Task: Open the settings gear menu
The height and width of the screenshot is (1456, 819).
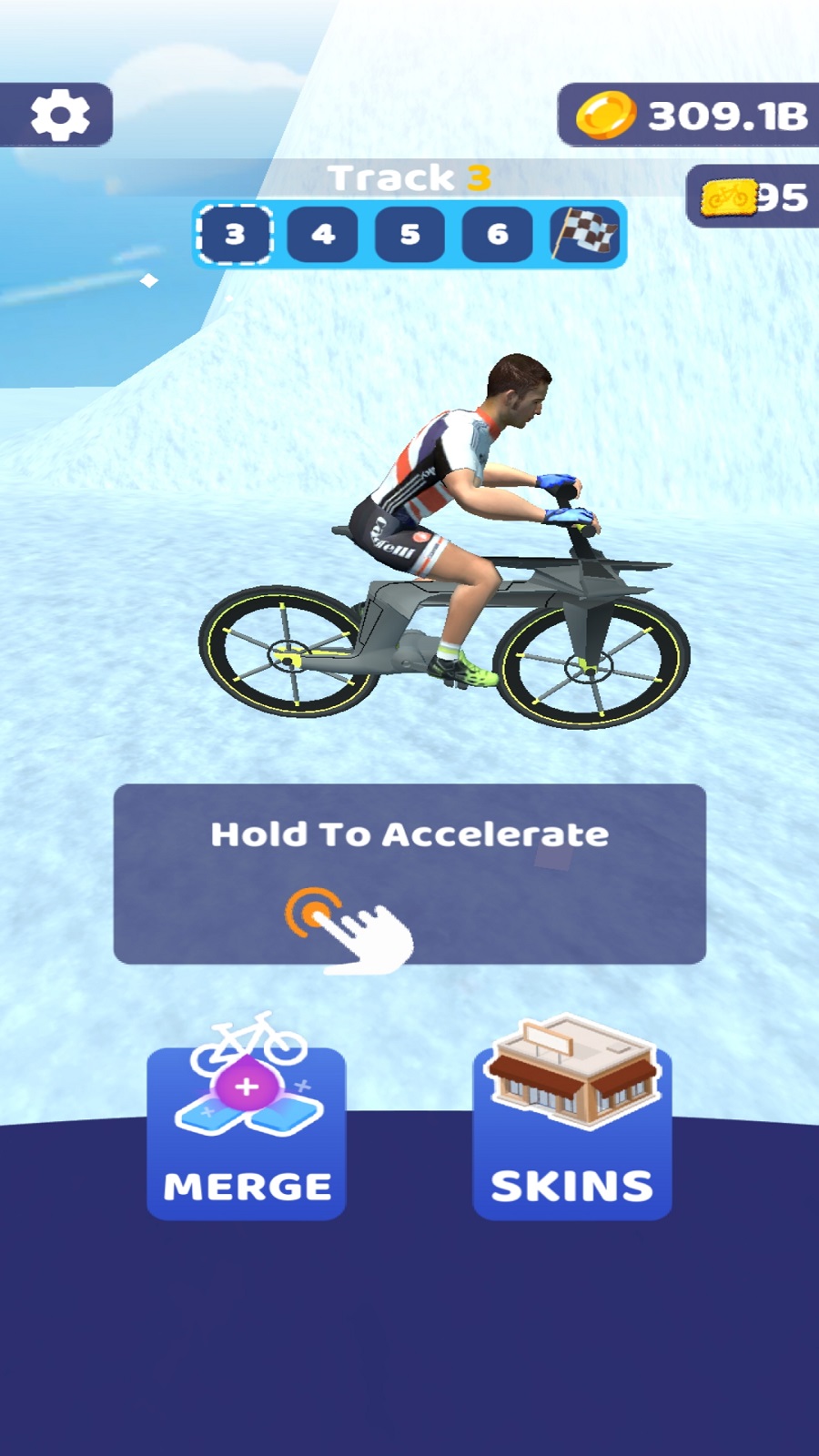Action: pyautogui.click(x=59, y=115)
